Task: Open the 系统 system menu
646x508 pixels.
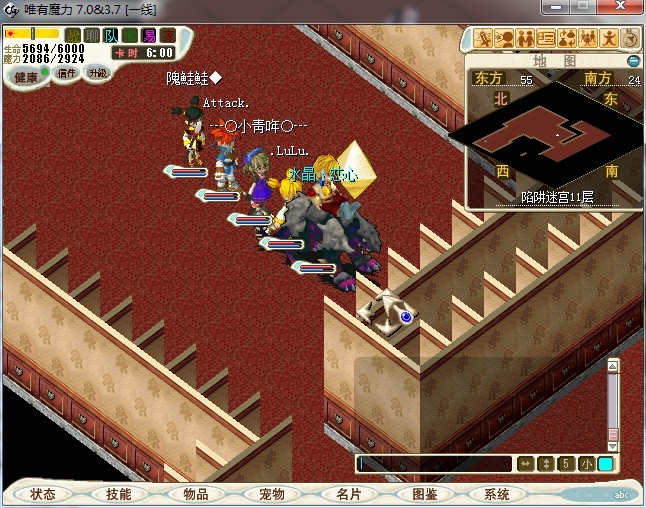Action: click(498, 494)
